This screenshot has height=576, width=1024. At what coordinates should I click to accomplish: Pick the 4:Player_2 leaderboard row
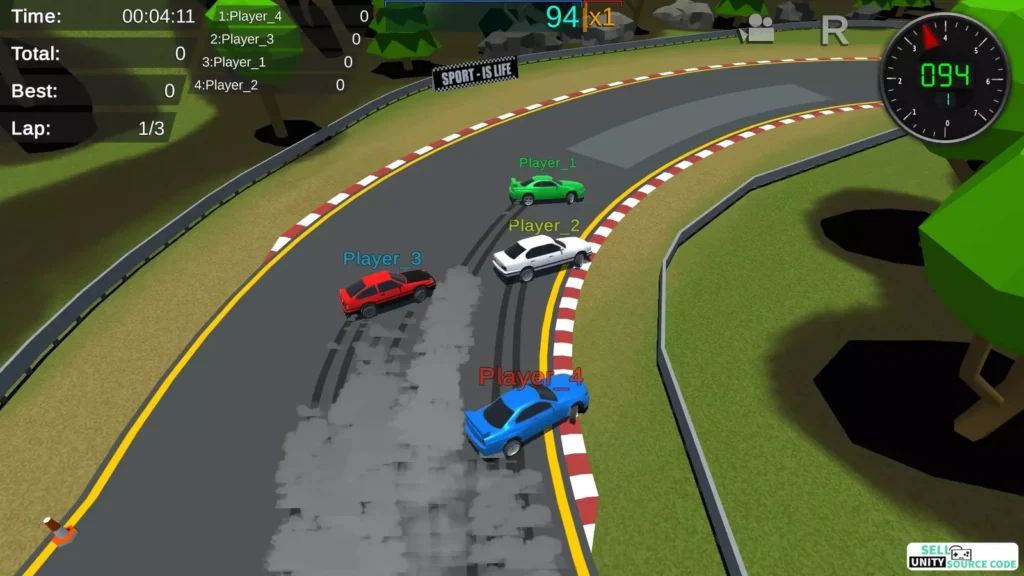tap(267, 85)
